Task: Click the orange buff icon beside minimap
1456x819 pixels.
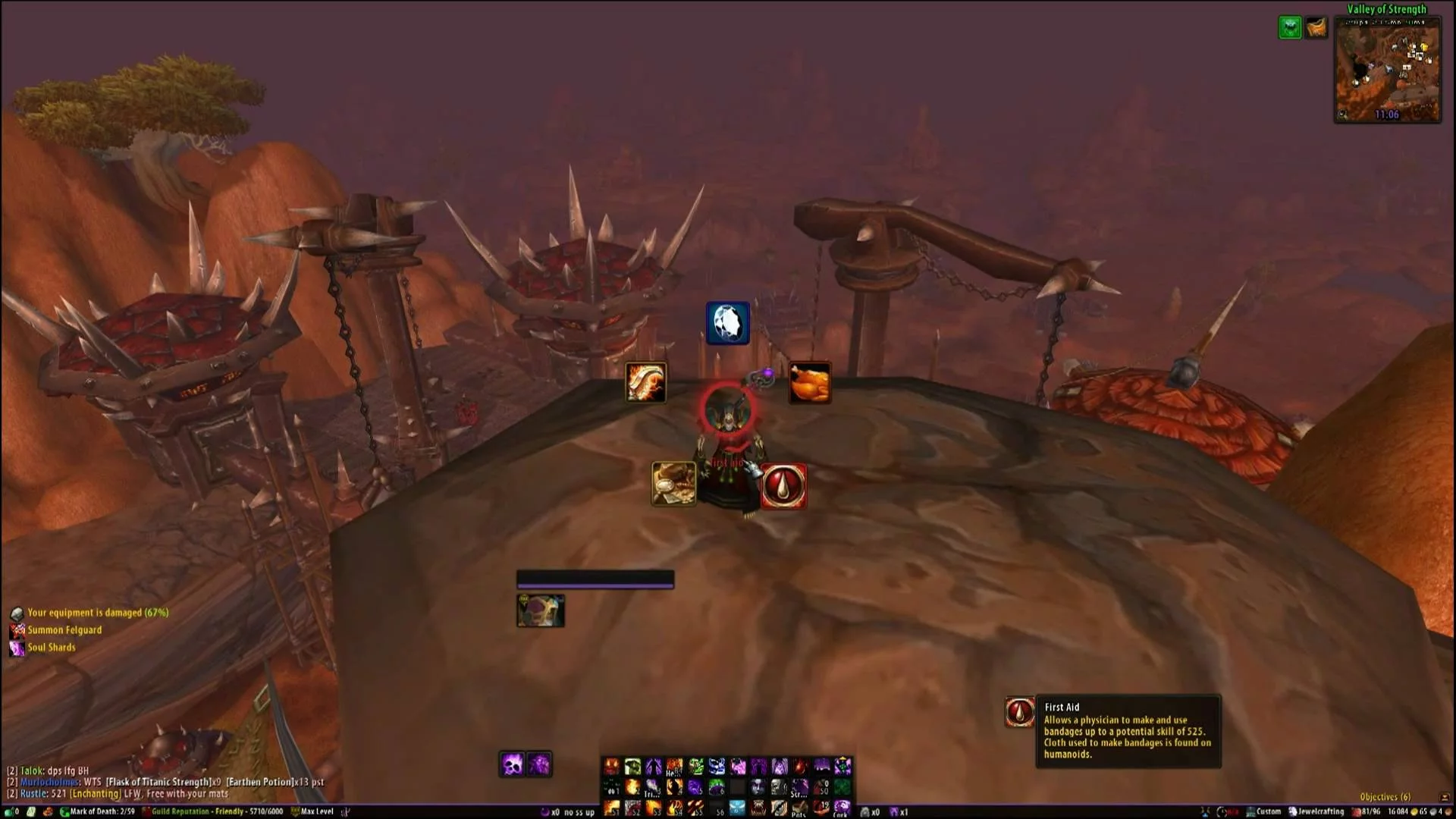Action: coord(1316,28)
